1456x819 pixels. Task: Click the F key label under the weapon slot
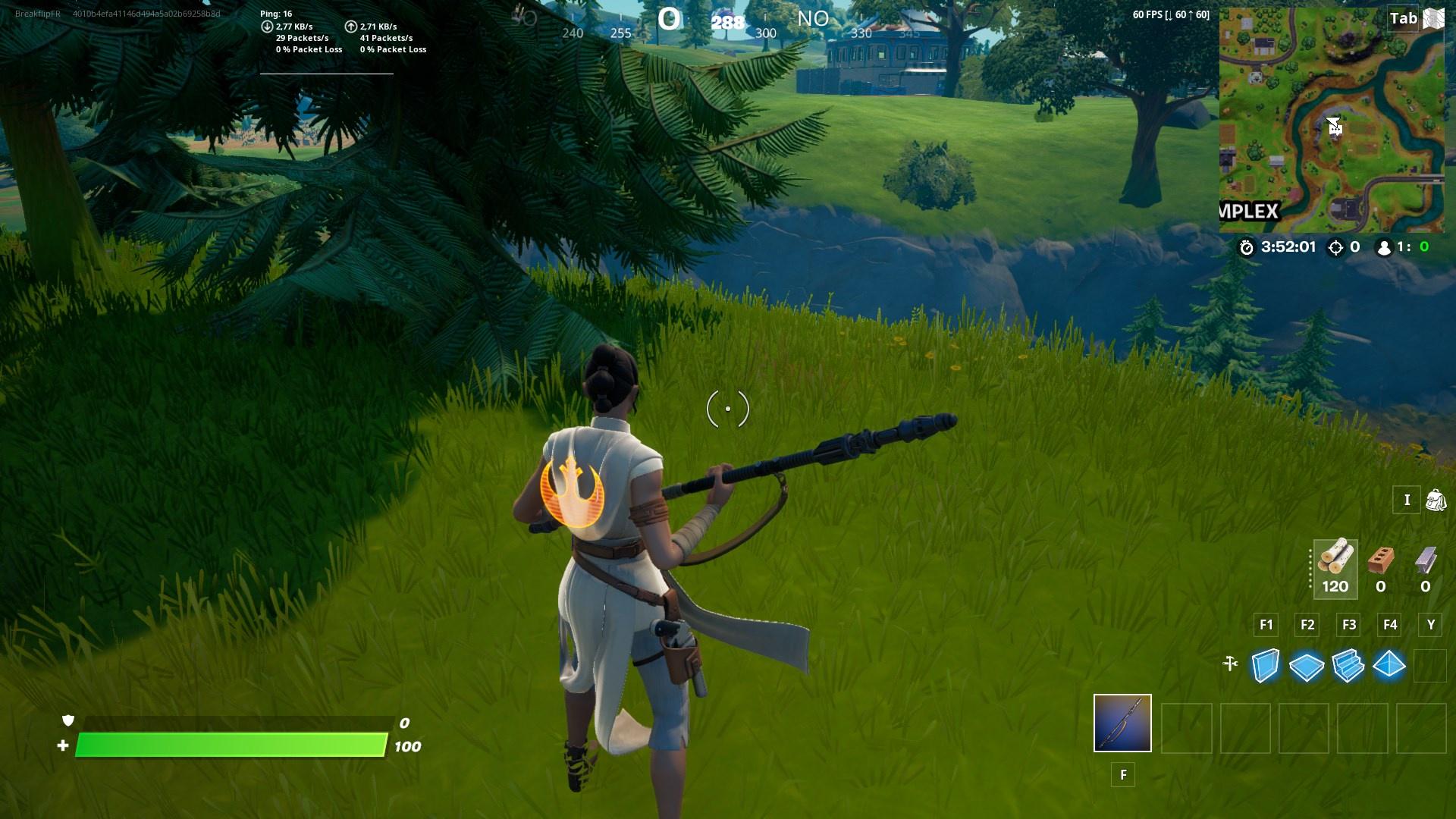coord(1122,775)
